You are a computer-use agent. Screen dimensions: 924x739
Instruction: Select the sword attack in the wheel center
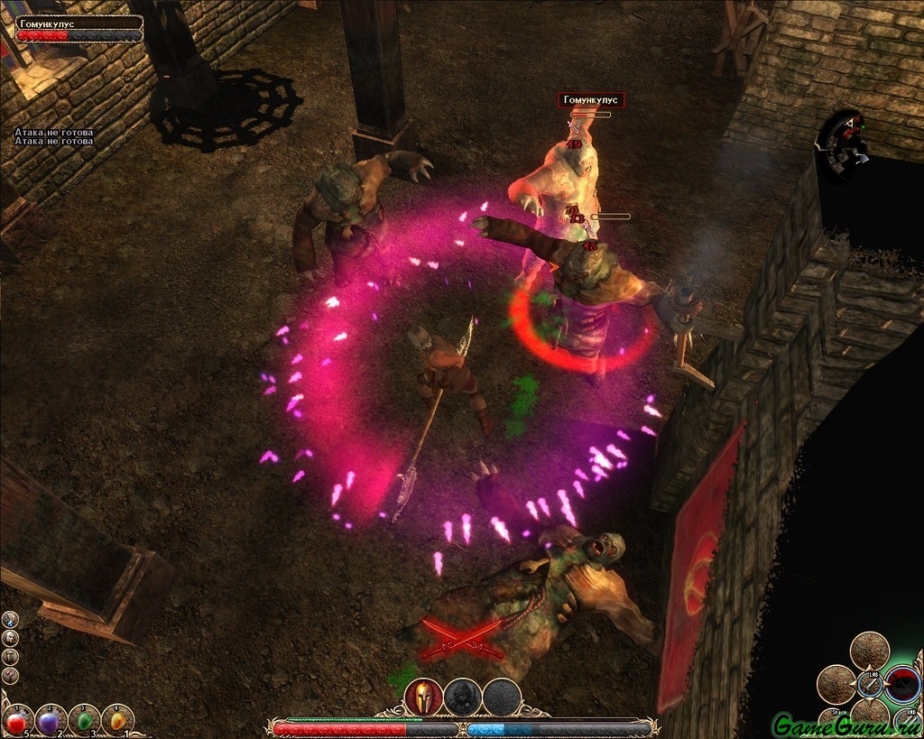point(870,686)
